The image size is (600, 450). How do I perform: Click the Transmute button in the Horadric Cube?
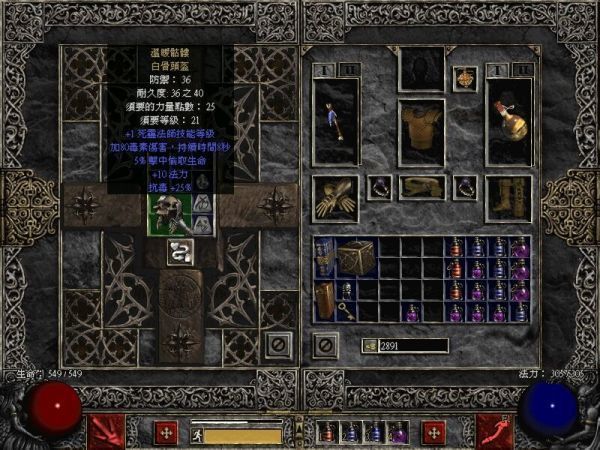point(181,251)
